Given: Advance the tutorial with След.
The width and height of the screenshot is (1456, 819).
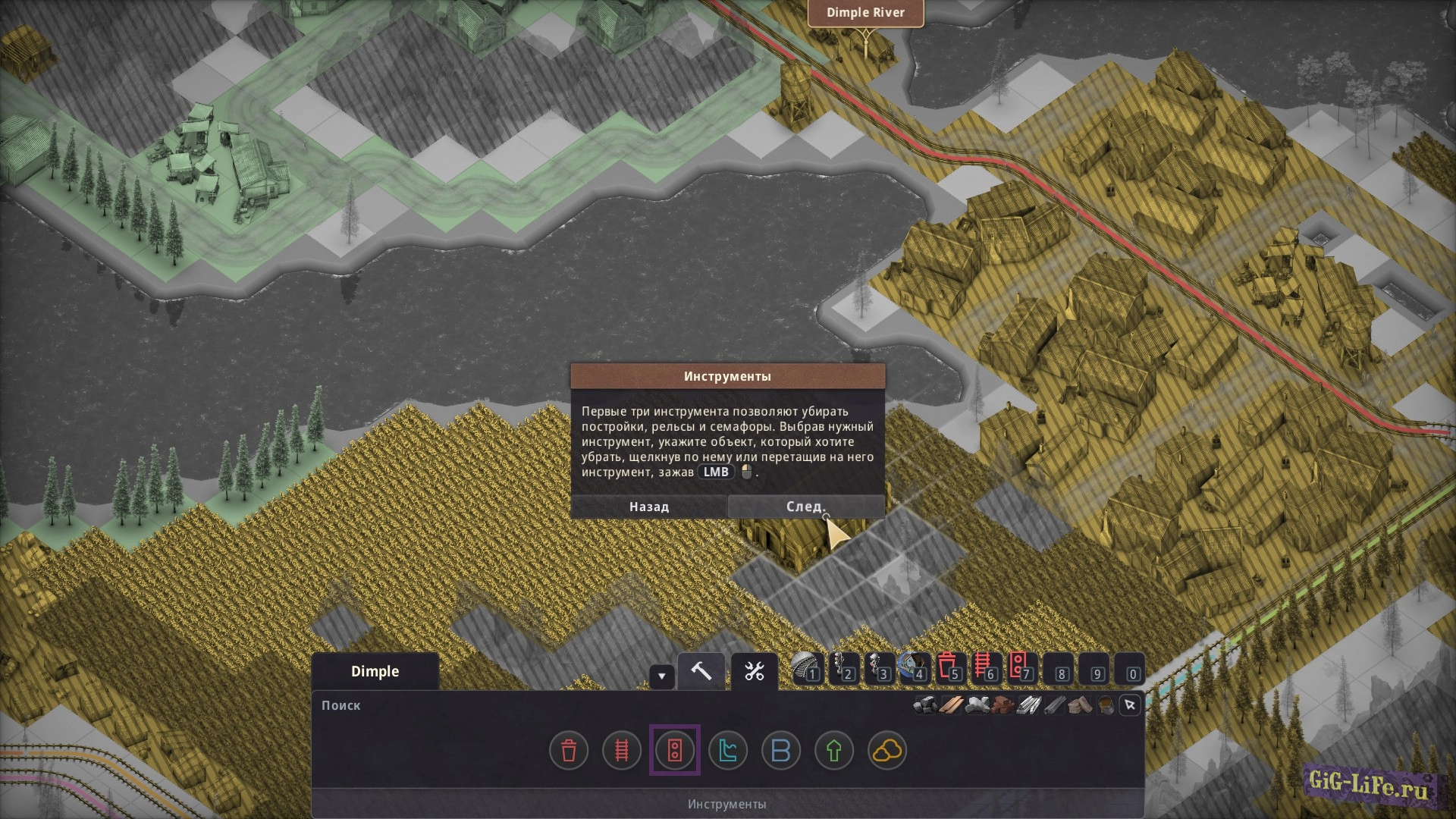Looking at the screenshot, I should pyautogui.click(x=805, y=507).
